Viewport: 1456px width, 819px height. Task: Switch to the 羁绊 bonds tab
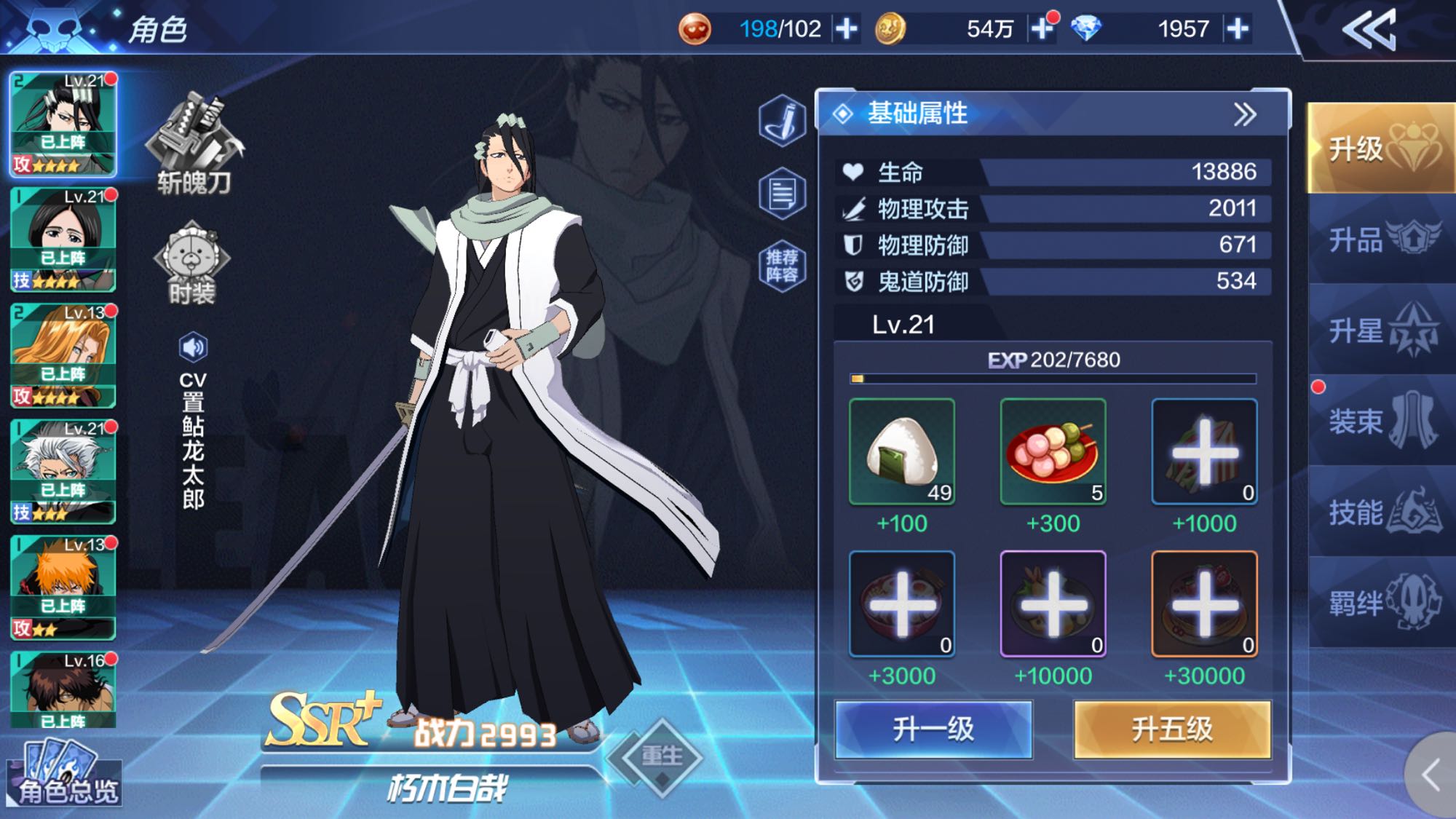click(x=1380, y=603)
